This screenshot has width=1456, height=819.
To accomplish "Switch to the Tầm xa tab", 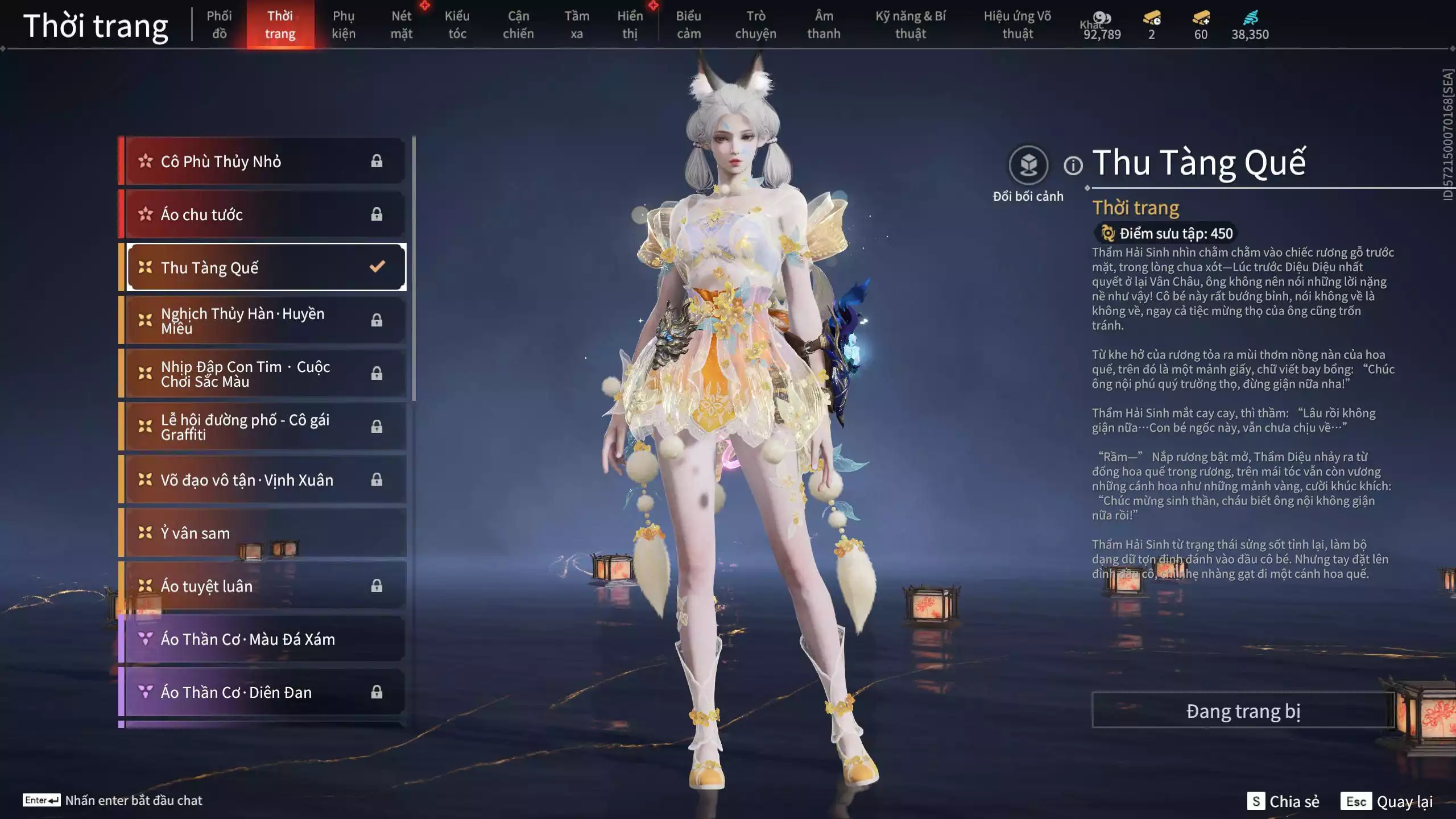I will point(577,24).
